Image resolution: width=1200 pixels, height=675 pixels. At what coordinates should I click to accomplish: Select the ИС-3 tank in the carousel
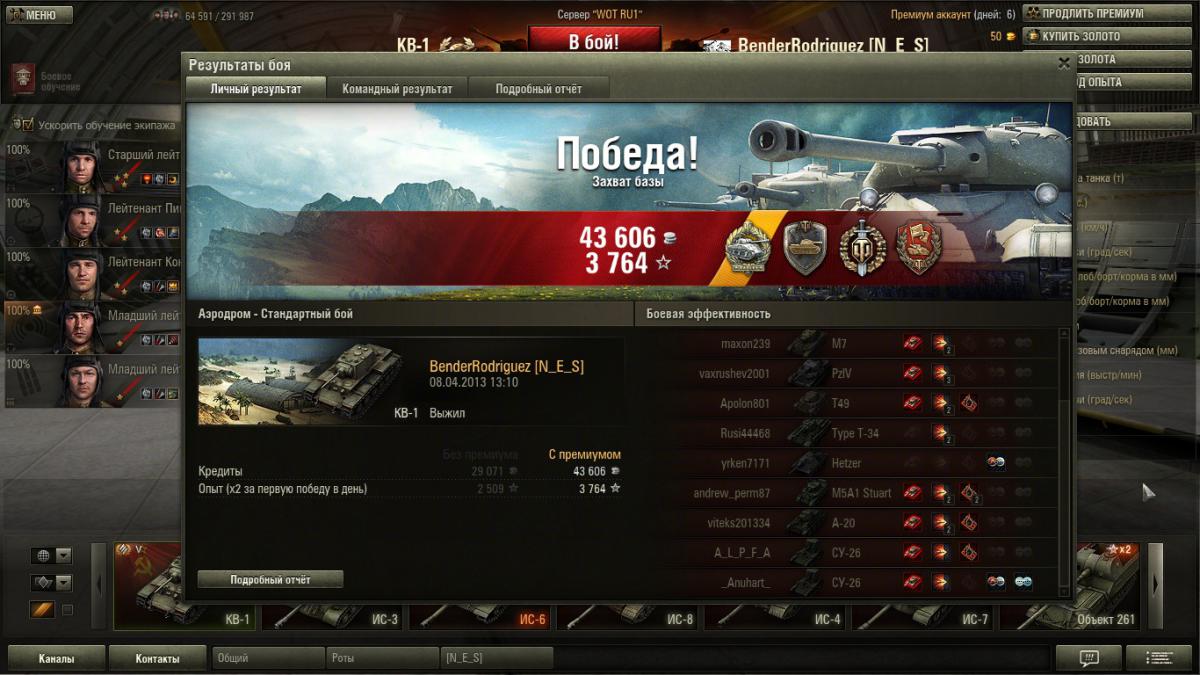click(x=334, y=604)
